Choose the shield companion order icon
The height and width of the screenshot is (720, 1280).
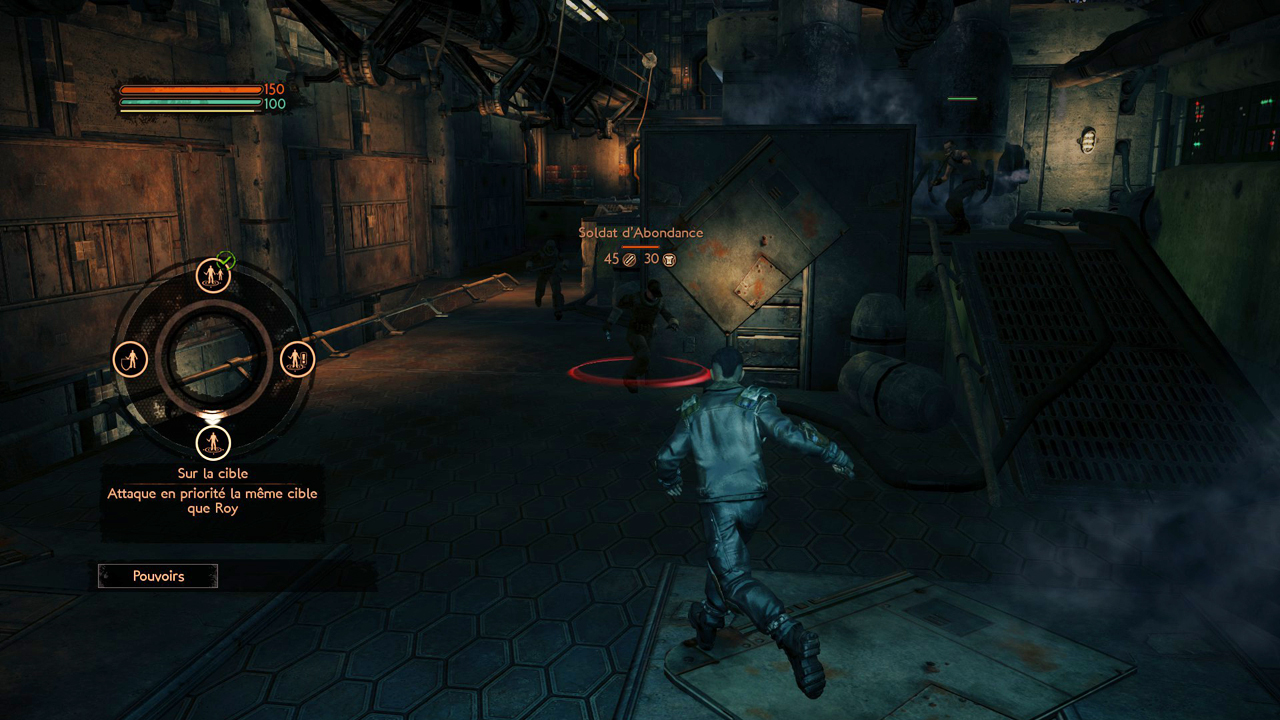(131, 359)
